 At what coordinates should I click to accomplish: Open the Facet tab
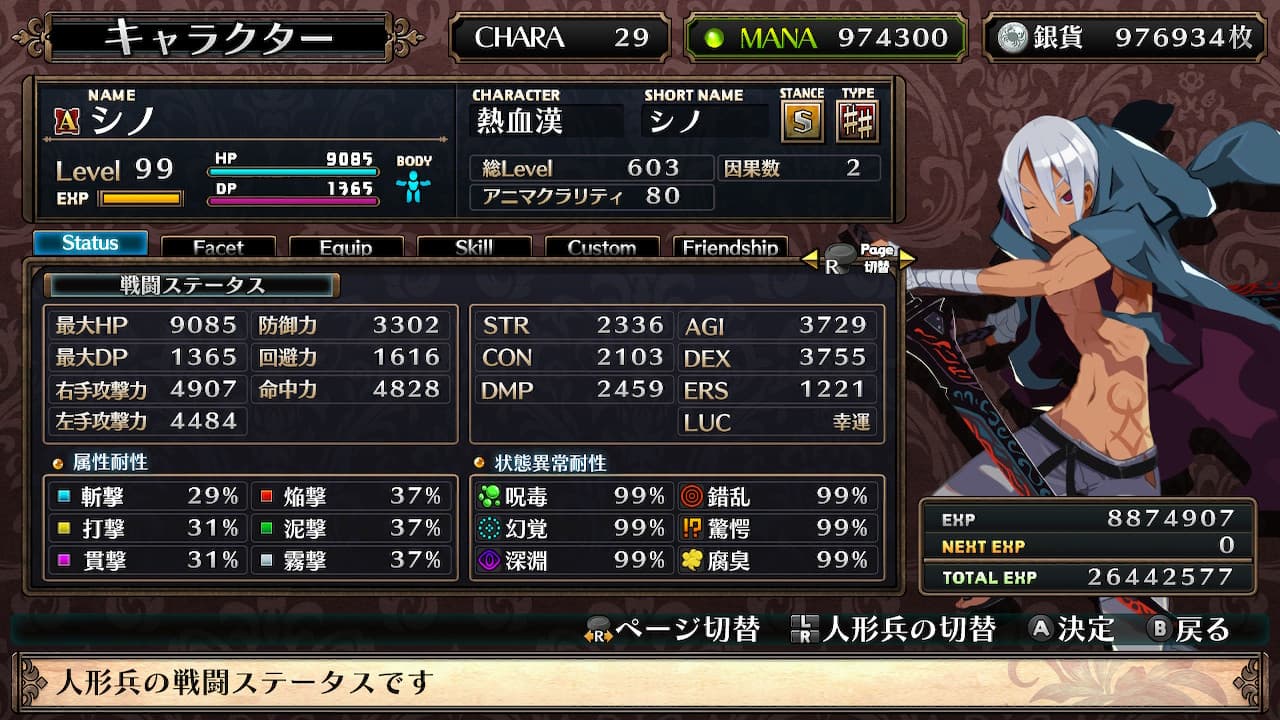tap(218, 247)
